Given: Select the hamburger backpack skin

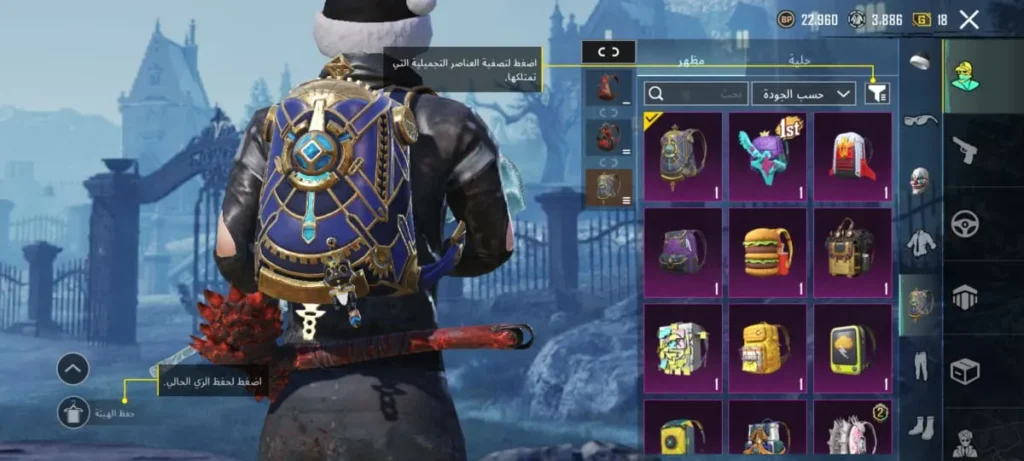Looking at the screenshot, I should point(768,251).
